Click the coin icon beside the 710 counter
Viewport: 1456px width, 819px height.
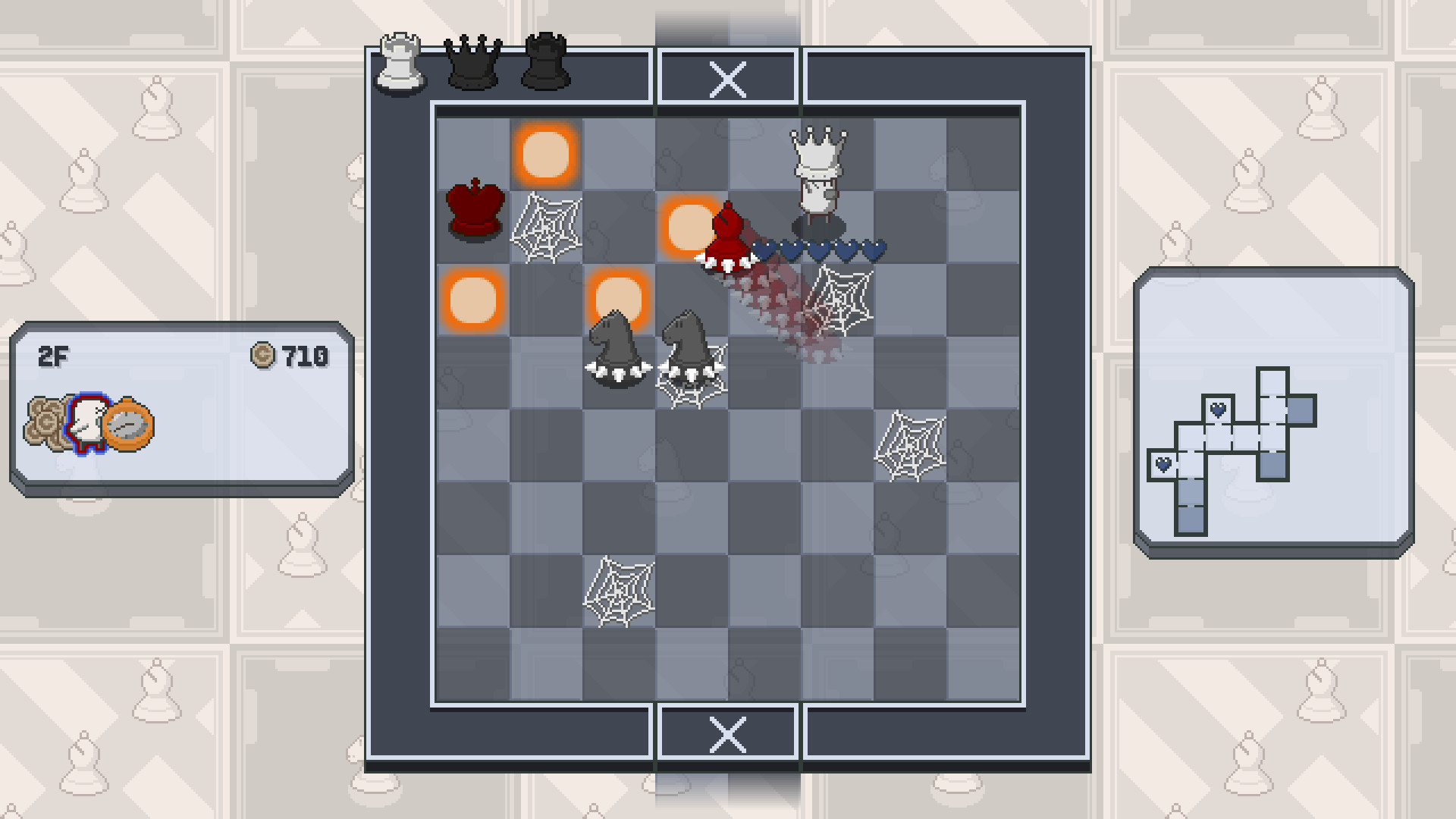[263, 354]
